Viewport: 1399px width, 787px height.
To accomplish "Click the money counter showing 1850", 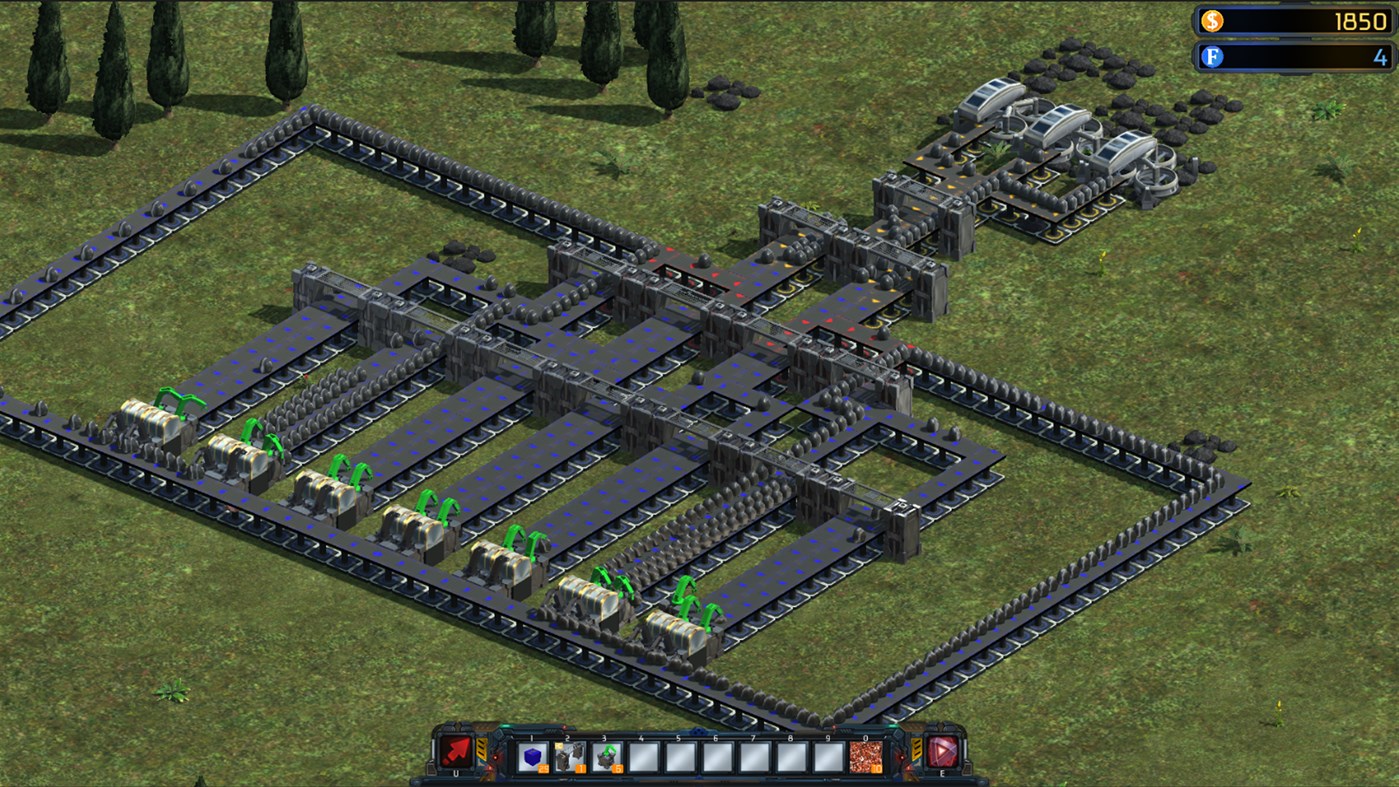I will [x=1360, y=20].
